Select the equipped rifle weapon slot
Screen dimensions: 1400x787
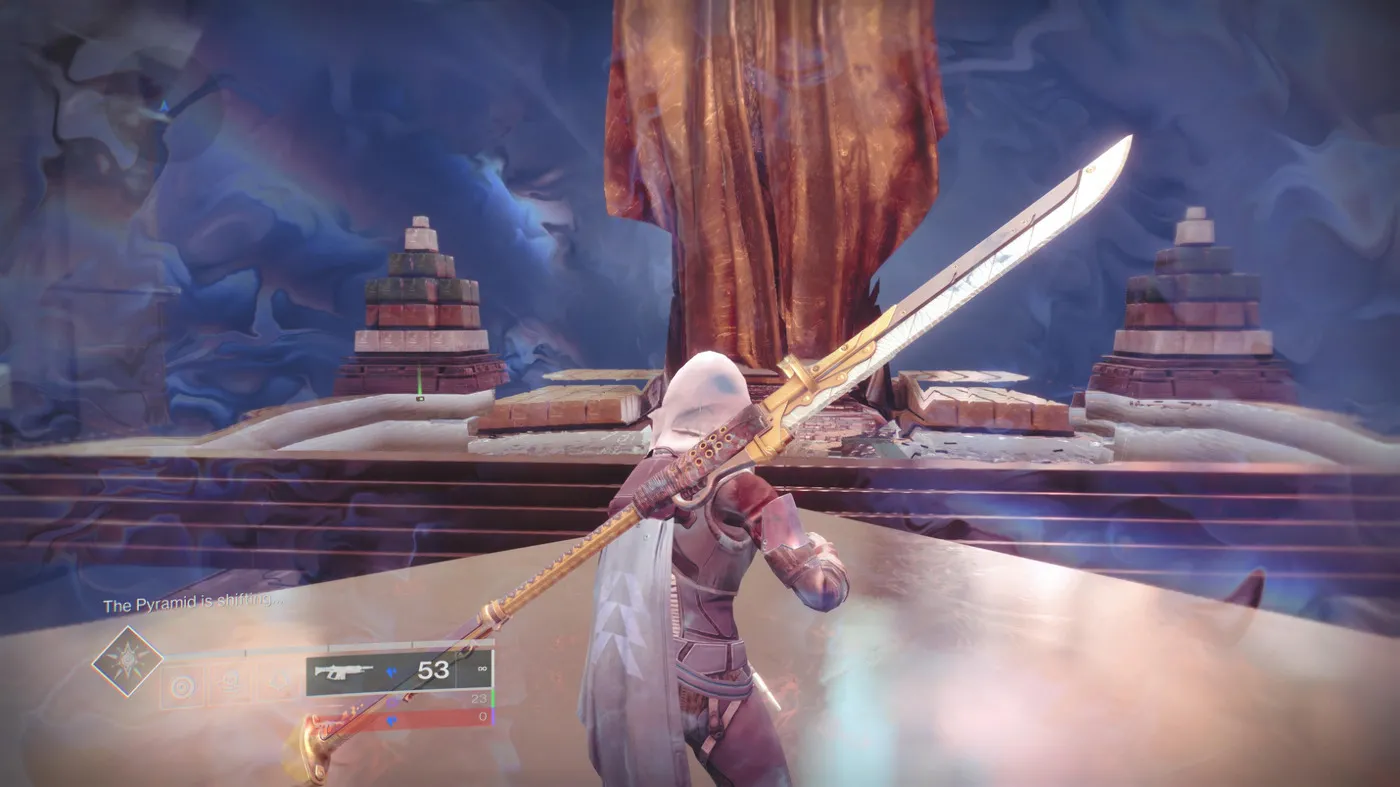[381, 672]
